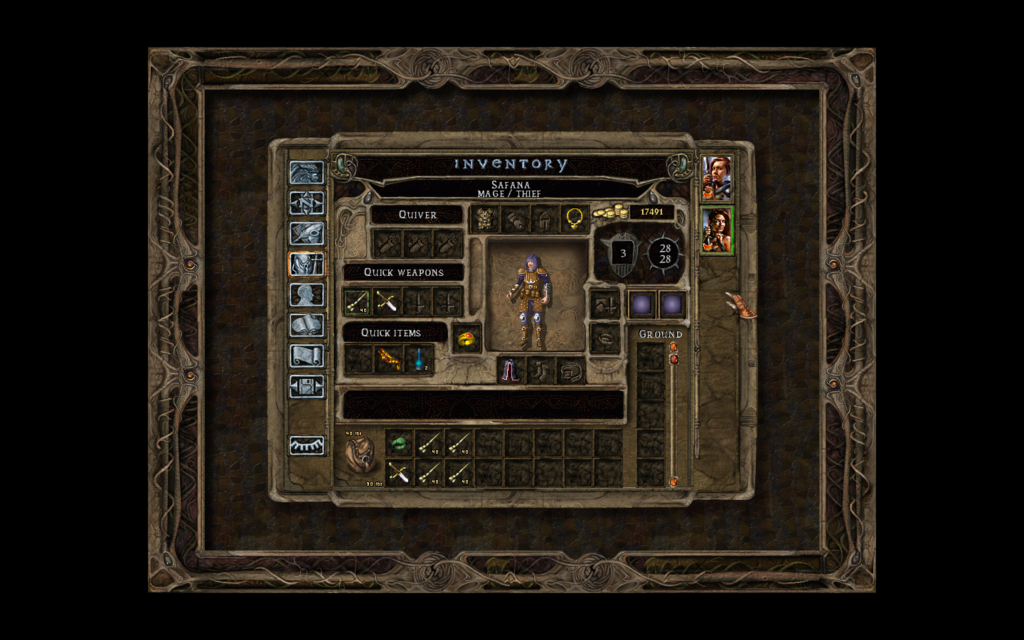Click the ground list's scroll-down arrow
This screenshot has height=640, width=1024.
[x=673, y=482]
